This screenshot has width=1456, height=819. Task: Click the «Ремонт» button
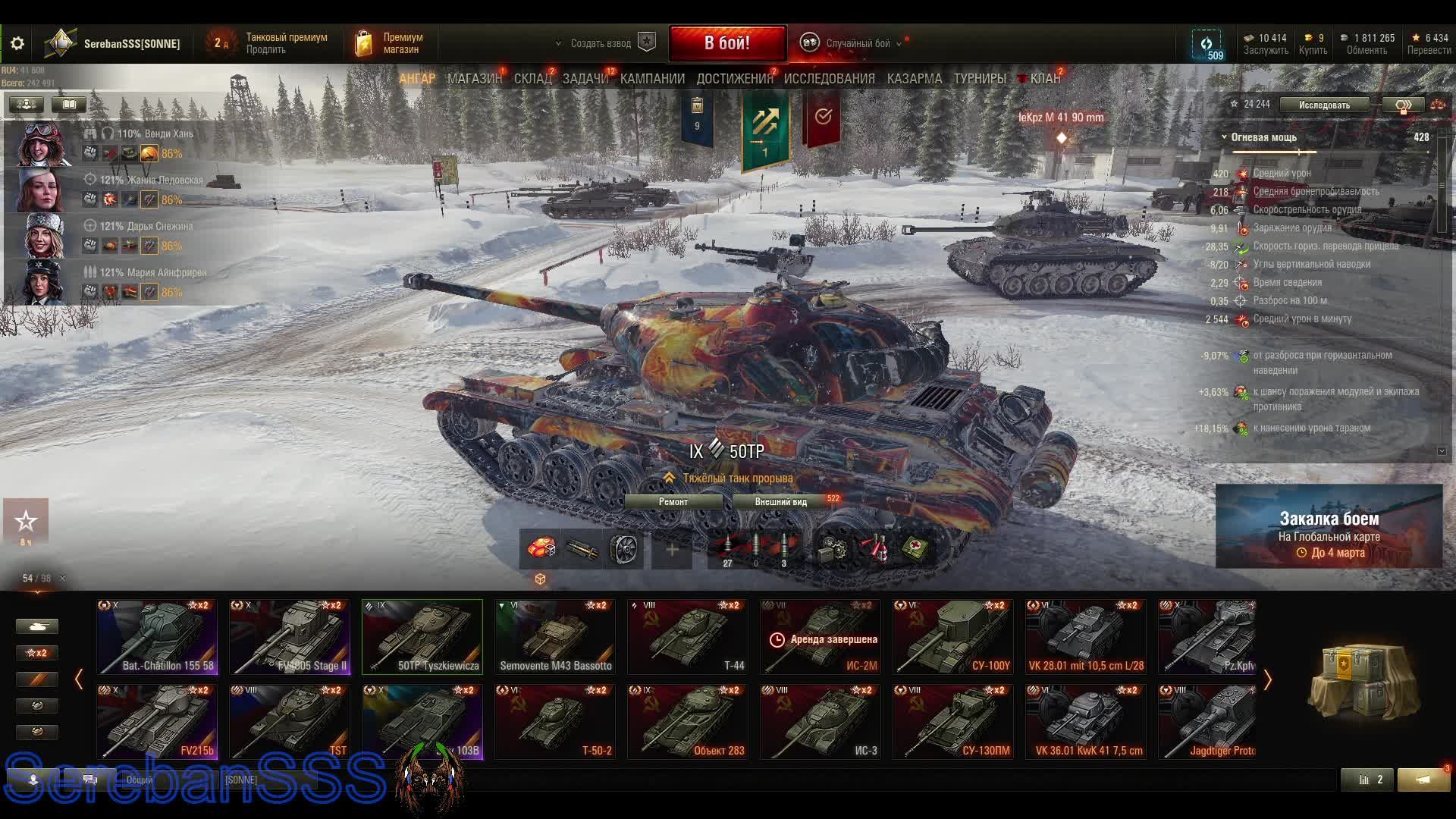click(x=673, y=502)
